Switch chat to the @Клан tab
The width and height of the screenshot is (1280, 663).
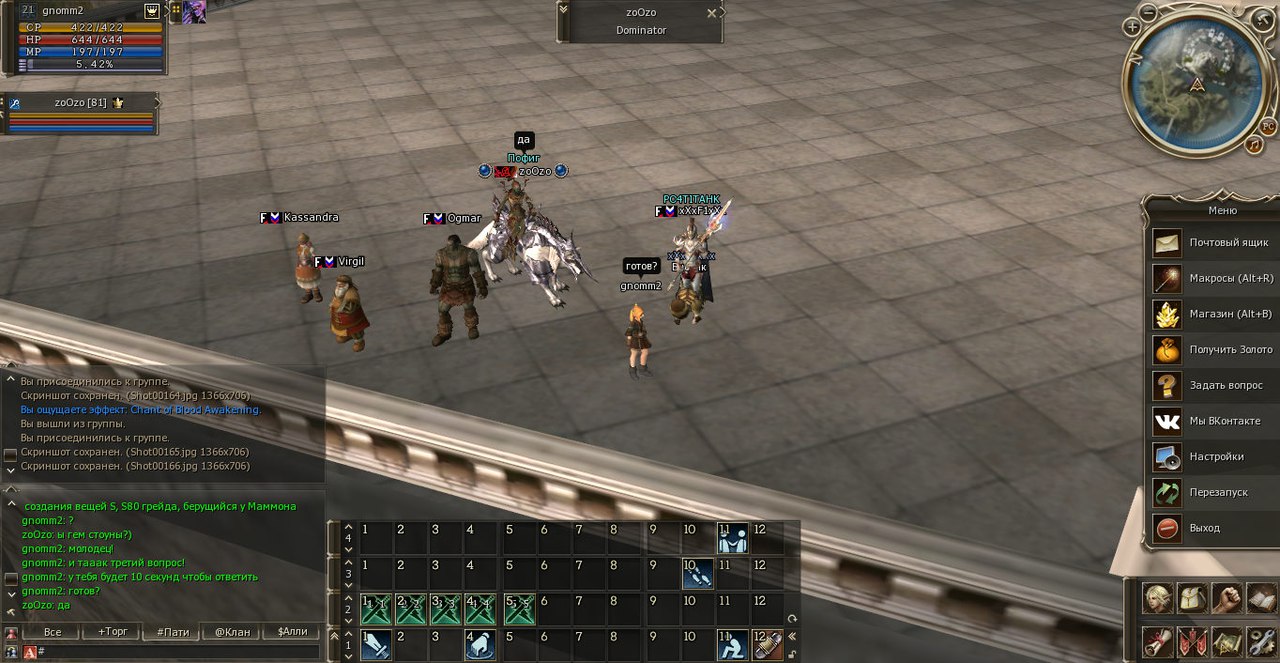231,632
